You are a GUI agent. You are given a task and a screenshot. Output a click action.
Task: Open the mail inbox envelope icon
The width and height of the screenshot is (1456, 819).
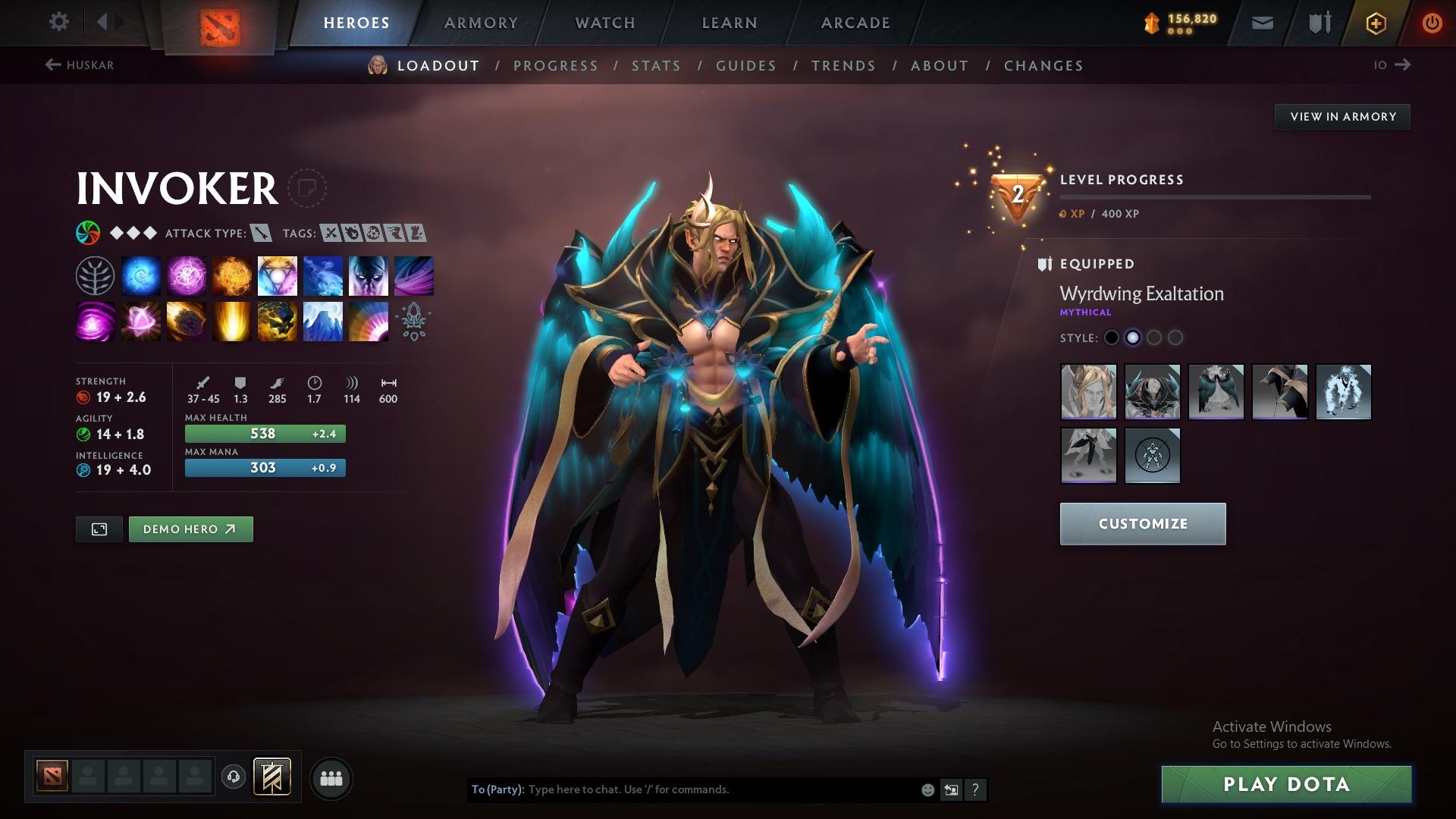click(x=1261, y=22)
